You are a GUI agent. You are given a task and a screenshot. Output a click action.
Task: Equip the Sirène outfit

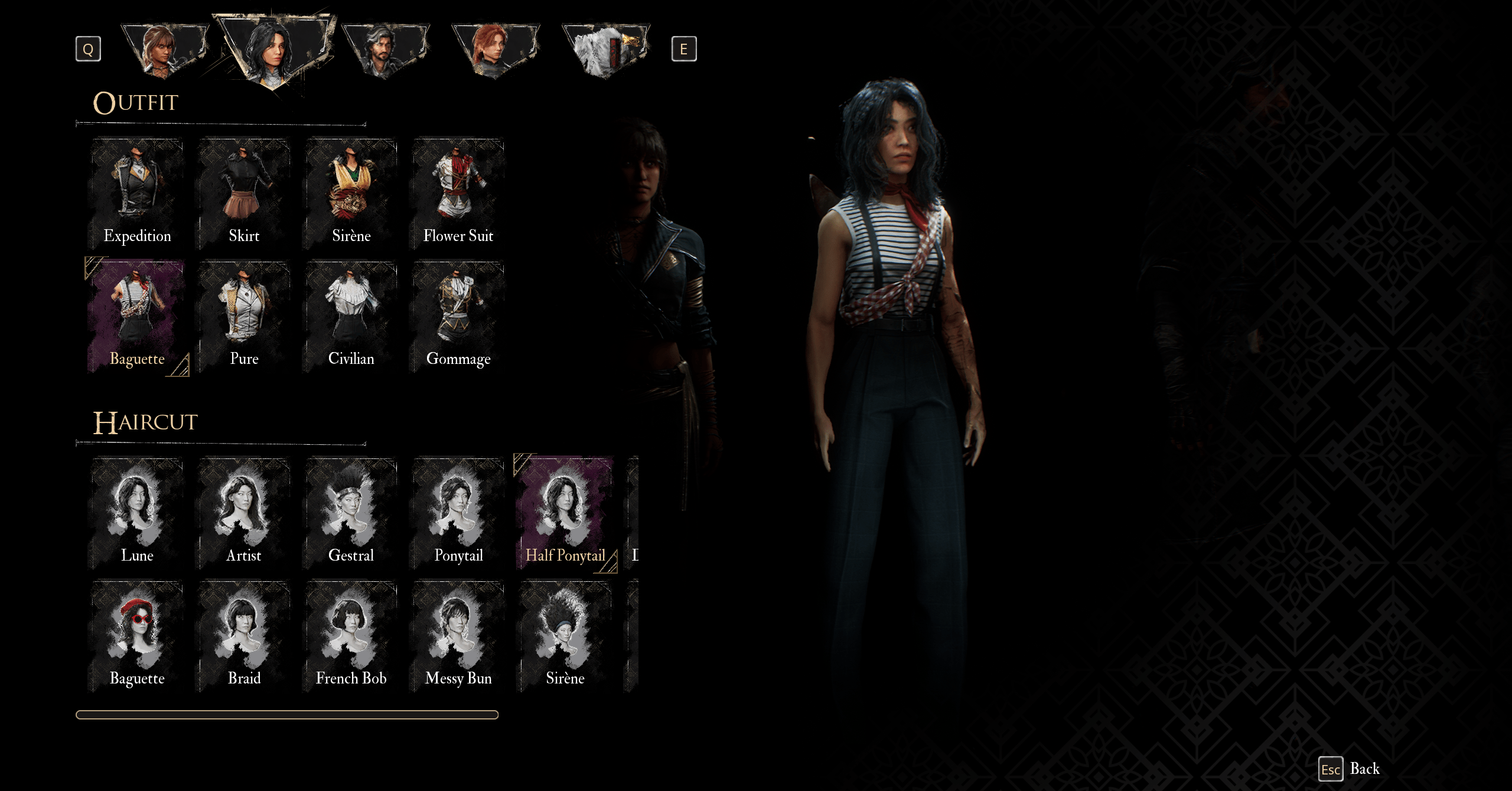coord(351,193)
